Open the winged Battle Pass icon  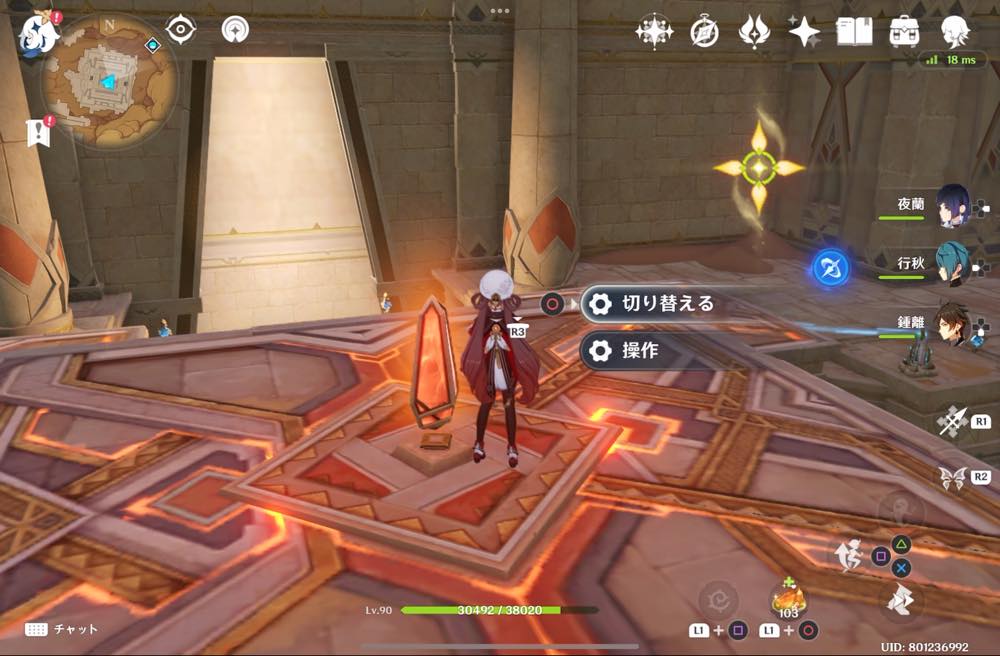click(x=754, y=32)
